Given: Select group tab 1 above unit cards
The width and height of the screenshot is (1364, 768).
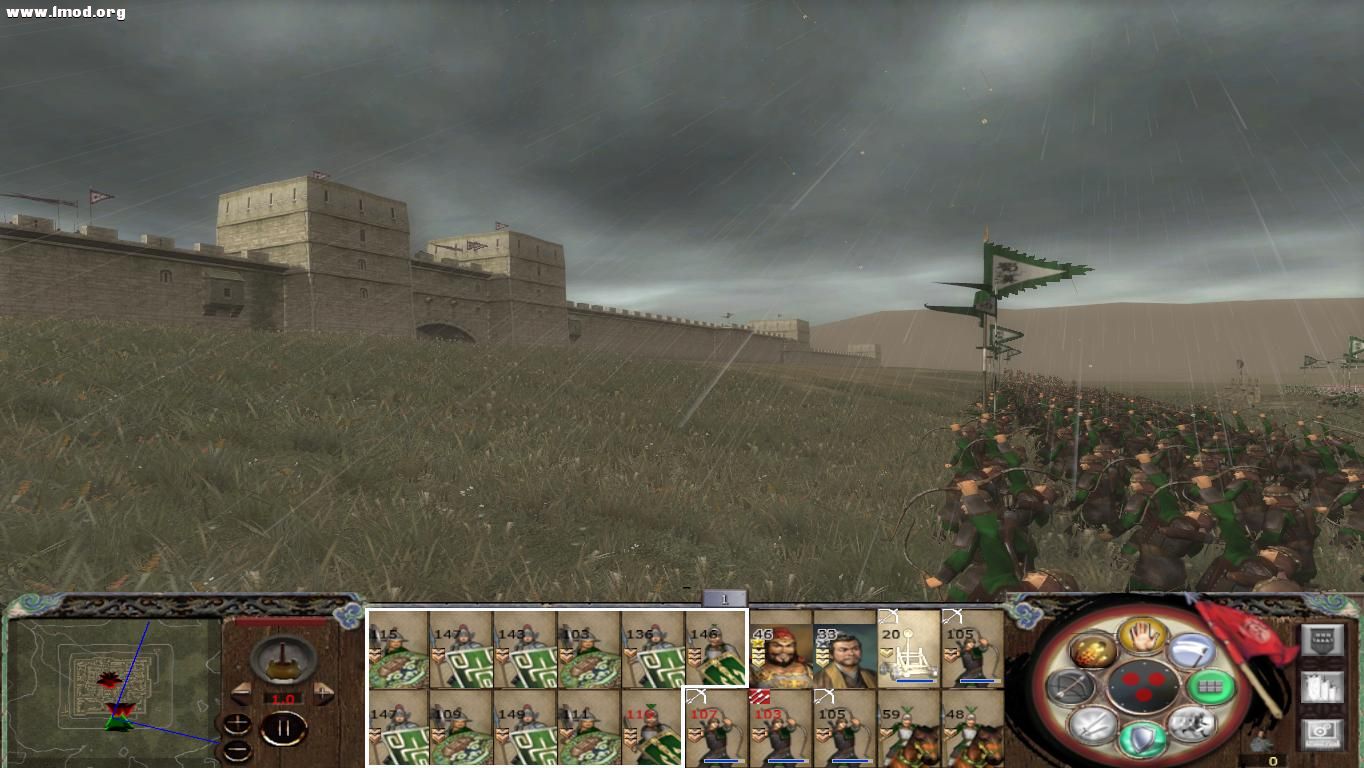Looking at the screenshot, I should 723,598.
